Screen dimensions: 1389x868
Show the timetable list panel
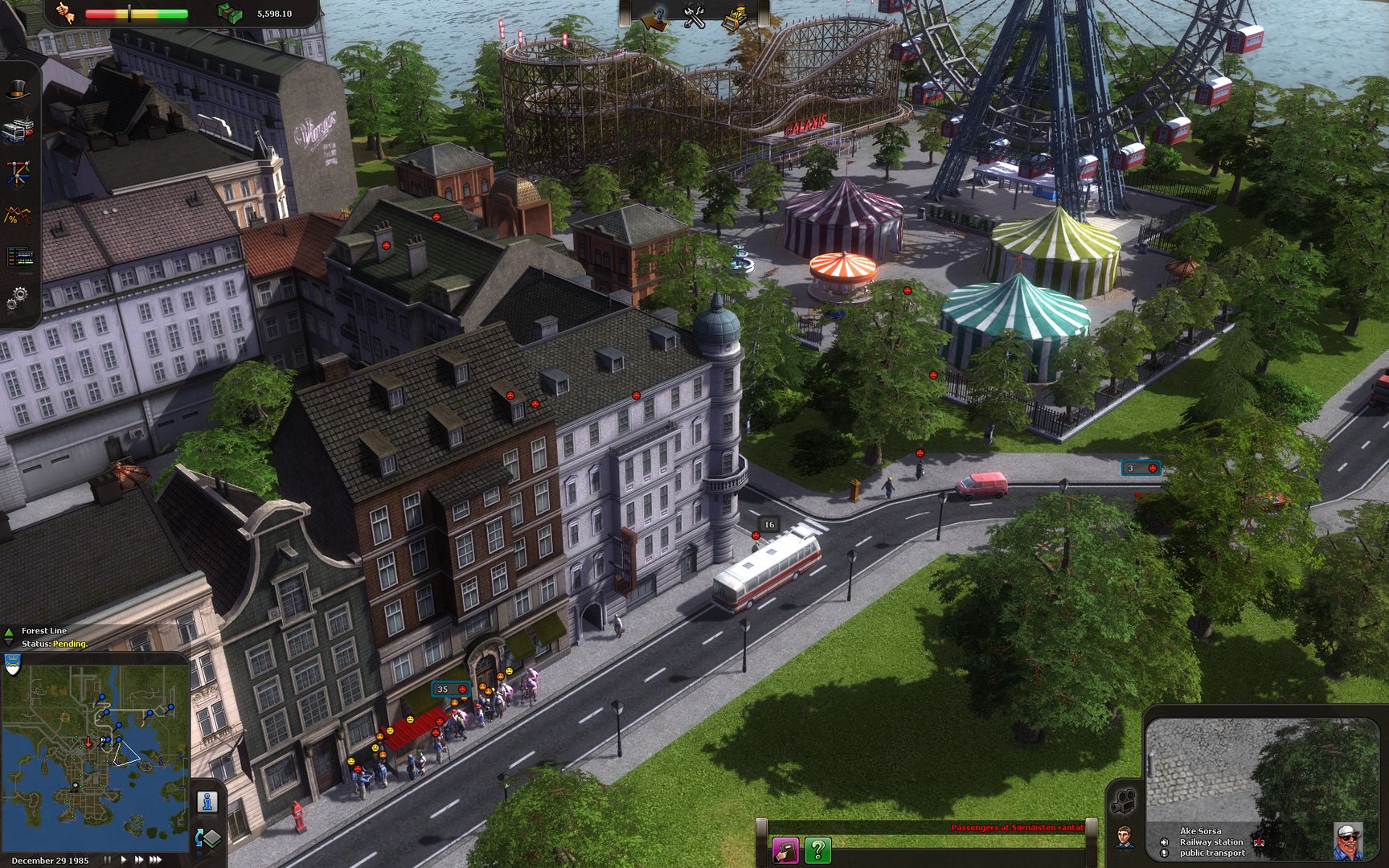tap(17, 257)
